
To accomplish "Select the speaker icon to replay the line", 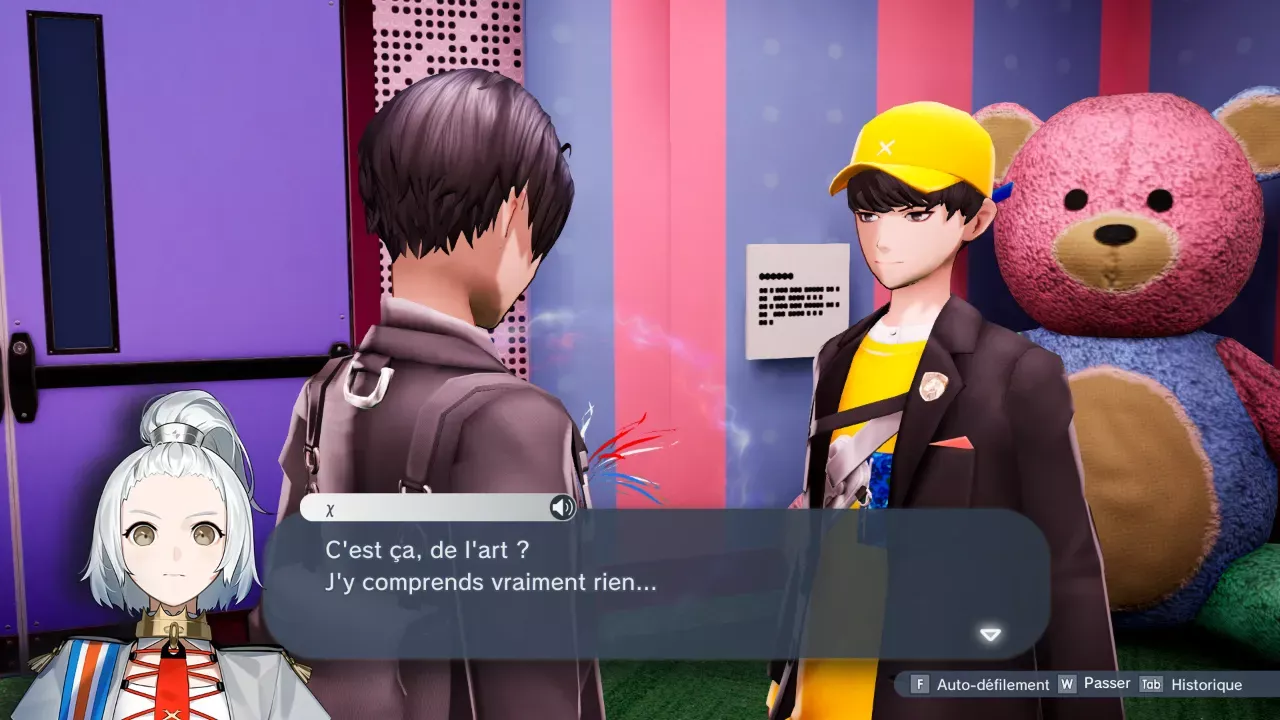I will (x=563, y=508).
